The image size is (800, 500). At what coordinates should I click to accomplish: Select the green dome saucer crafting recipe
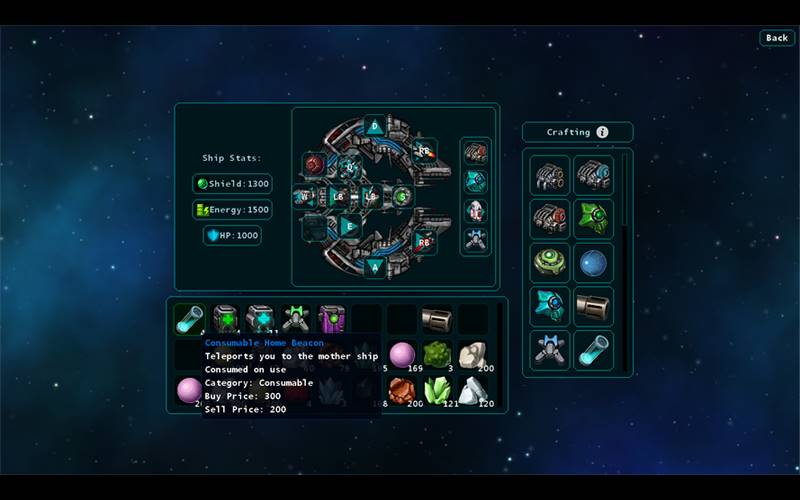(x=550, y=263)
